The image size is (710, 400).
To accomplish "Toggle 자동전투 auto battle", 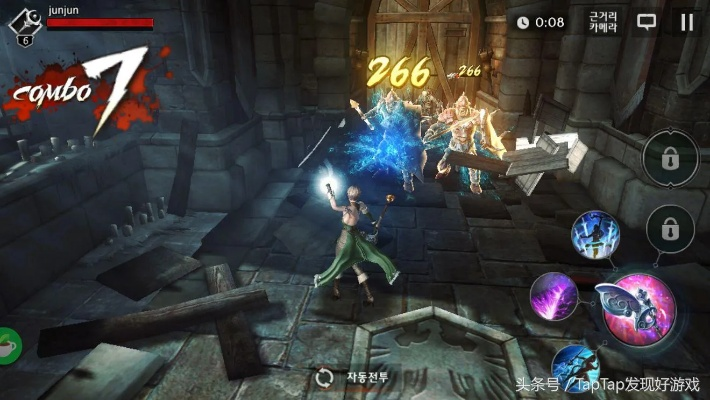I will tap(355, 378).
